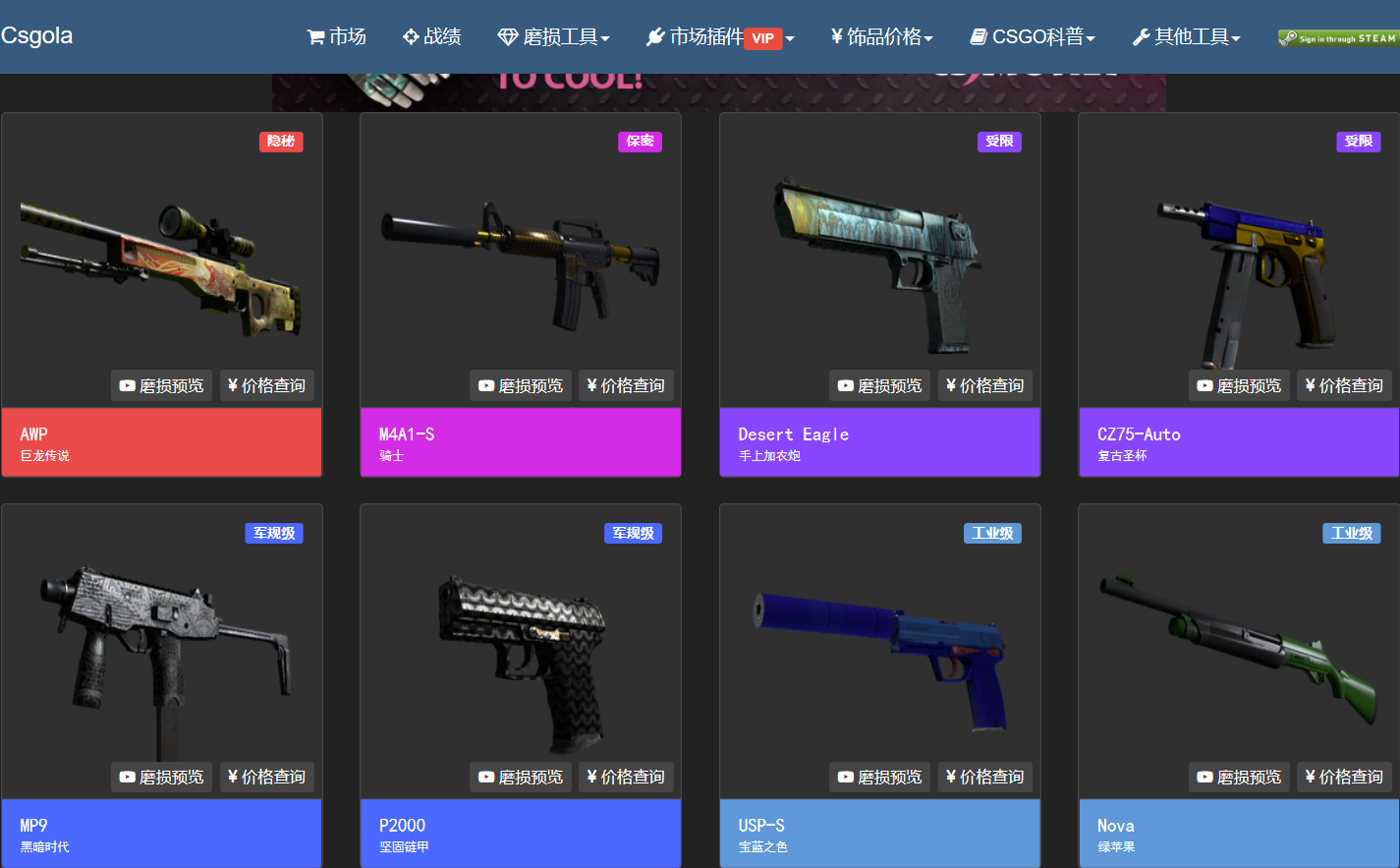Screen dimensions: 1400x868
Task: Click the ¥ icon next to 饰品价格 menu
Action: 834,36
